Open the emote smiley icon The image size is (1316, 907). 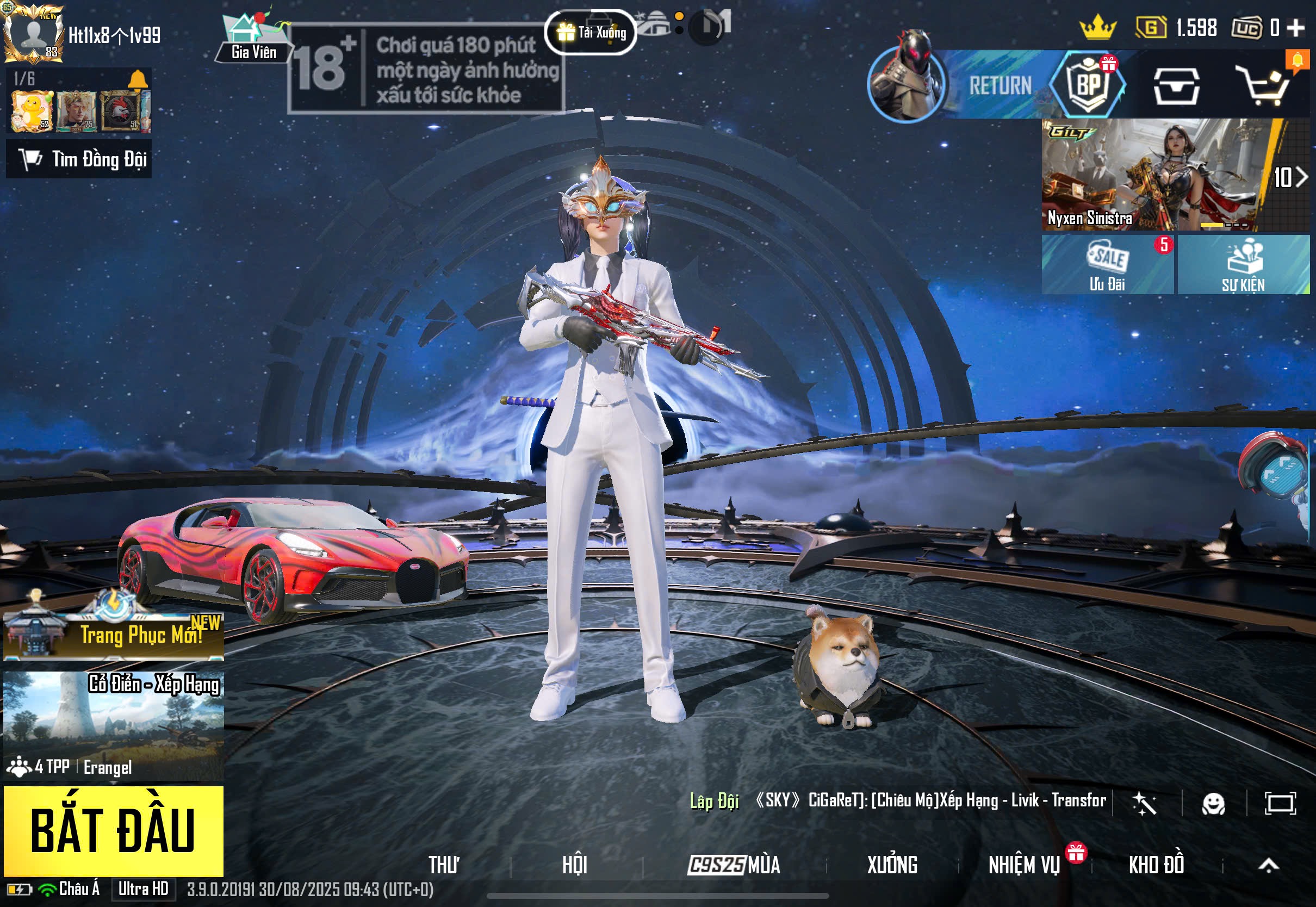[1213, 804]
